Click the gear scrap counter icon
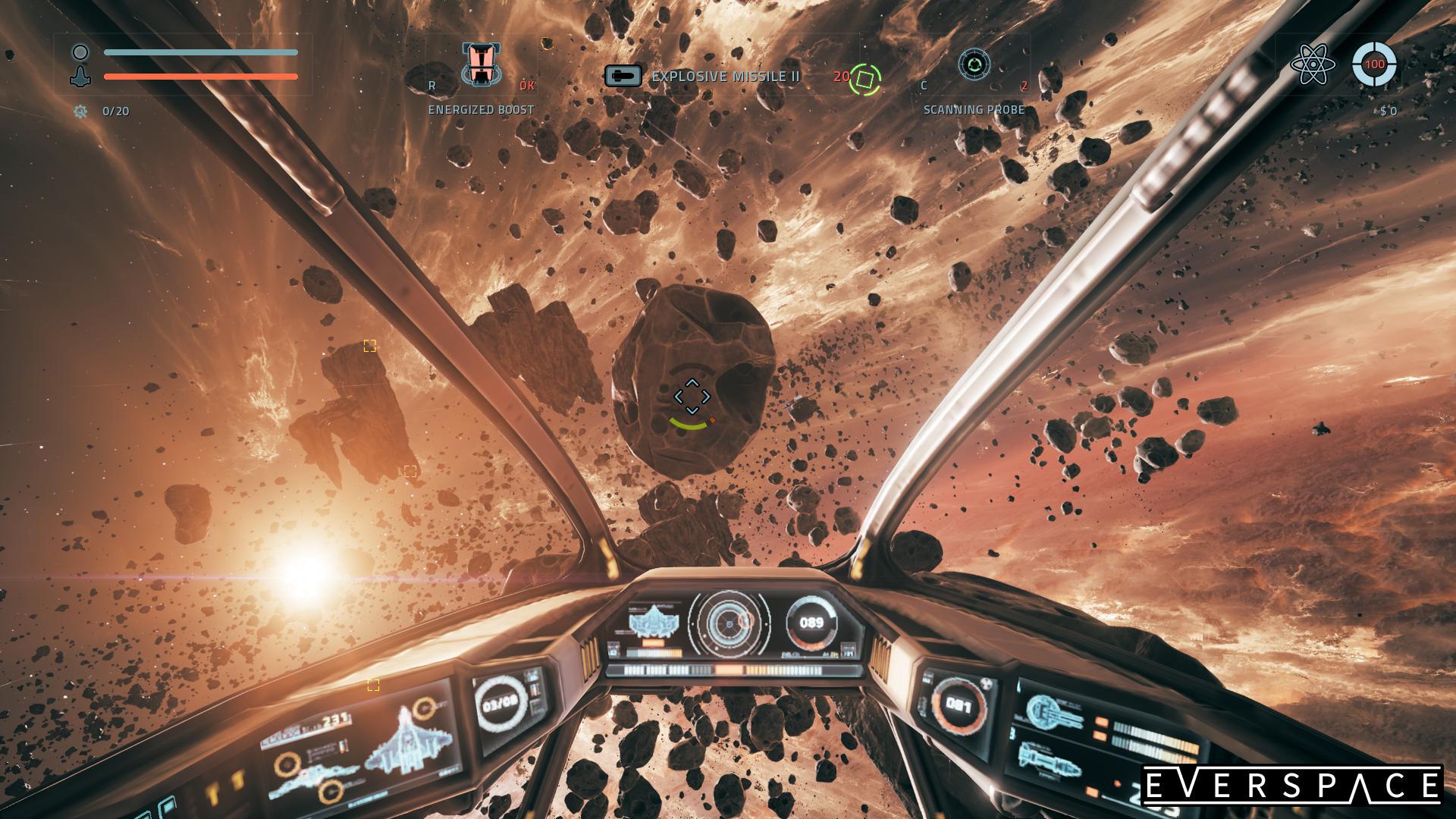The height and width of the screenshot is (819, 1456). tap(80, 111)
